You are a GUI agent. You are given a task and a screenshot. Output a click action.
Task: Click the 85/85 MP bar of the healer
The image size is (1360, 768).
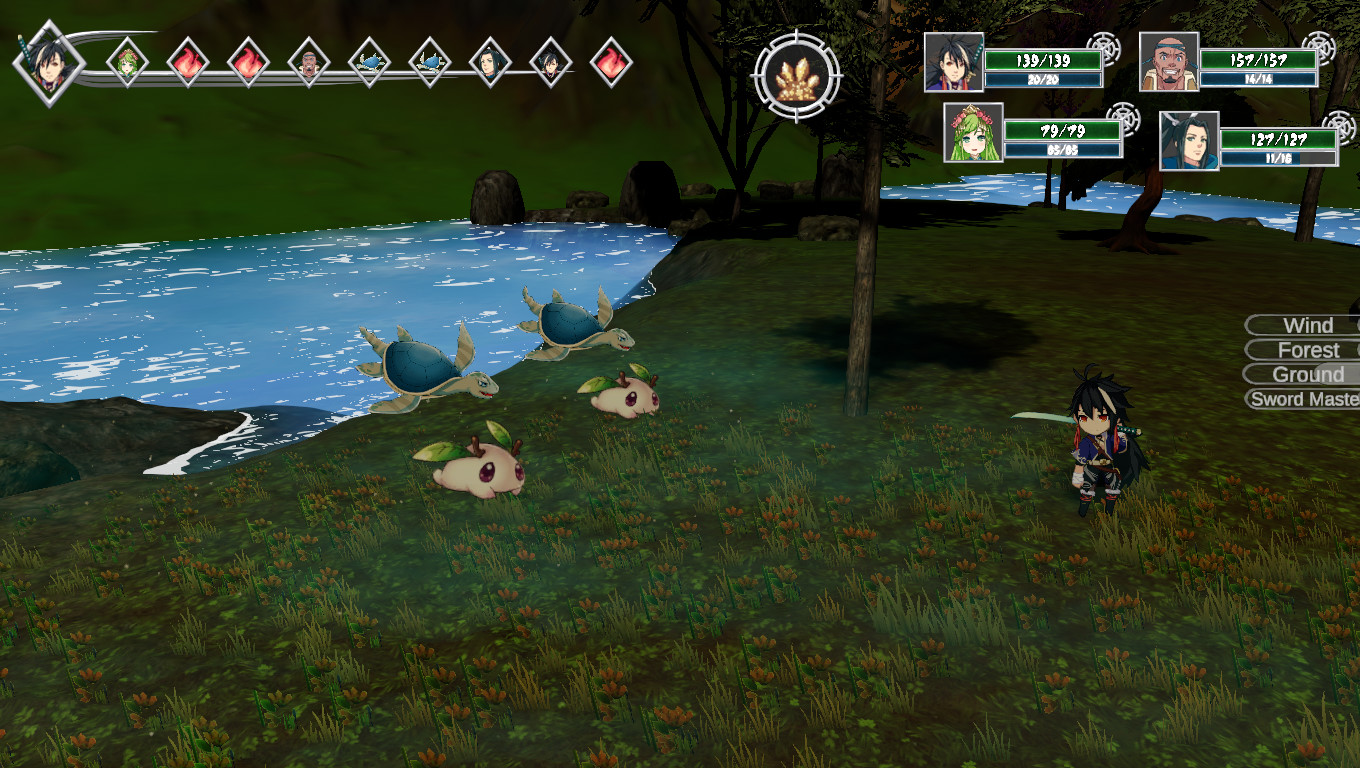[x=1062, y=150]
